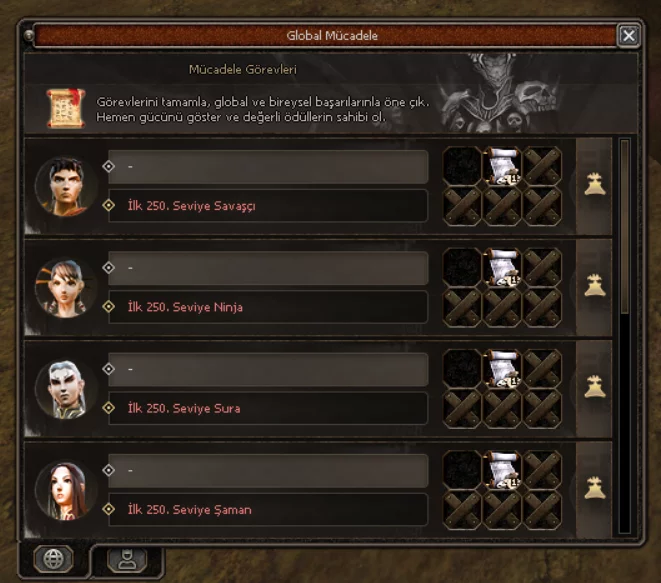Click the Şaman row reward scroll item
Viewport: 661px width, 583px height.
pyautogui.click(x=502, y=469)
